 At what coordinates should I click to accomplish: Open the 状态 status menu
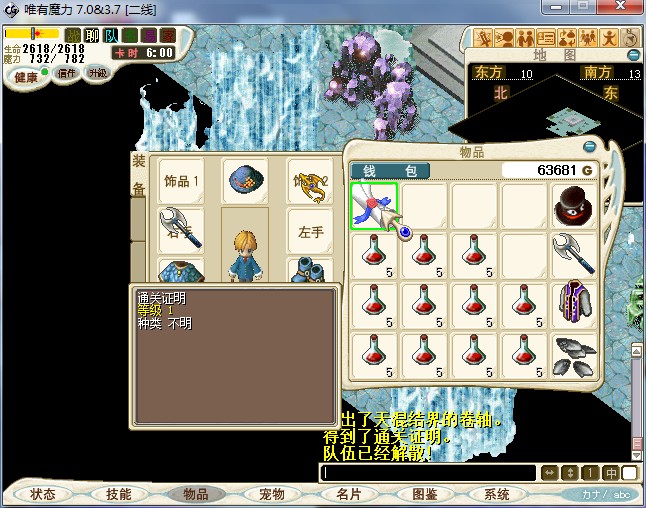click(x=43, y=494)
